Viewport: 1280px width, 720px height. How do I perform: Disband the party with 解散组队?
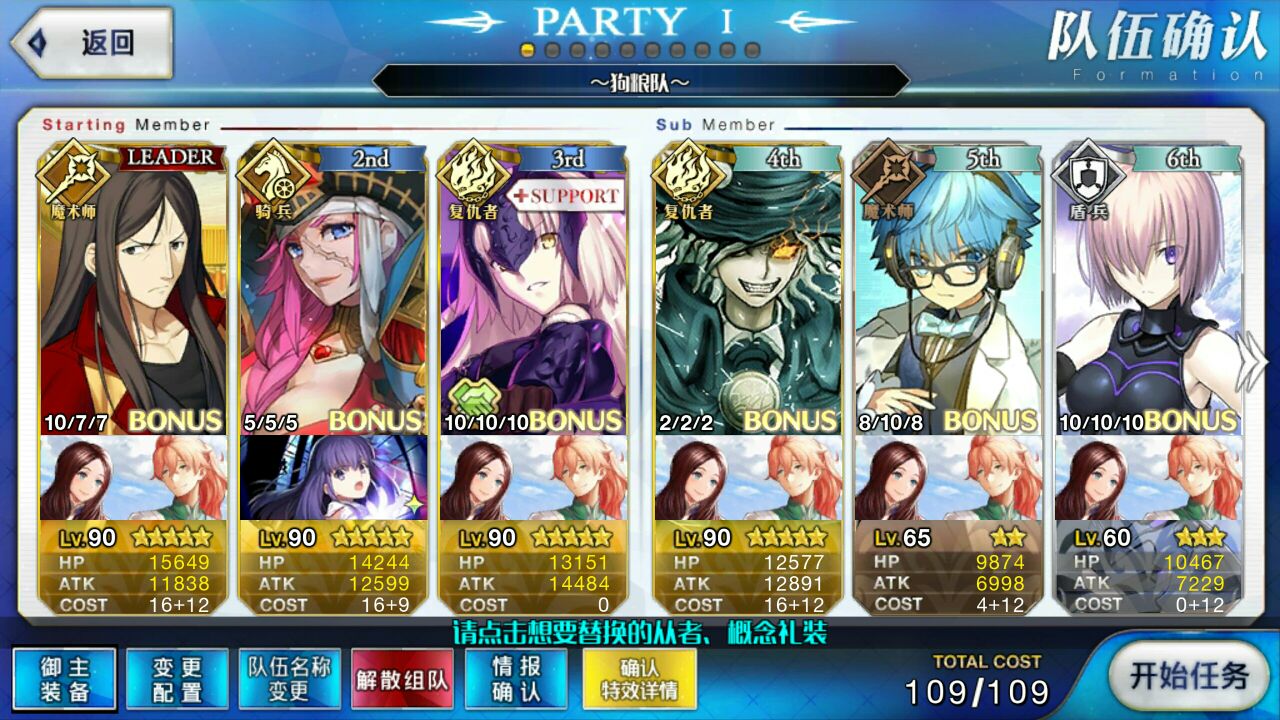(402, 680)
